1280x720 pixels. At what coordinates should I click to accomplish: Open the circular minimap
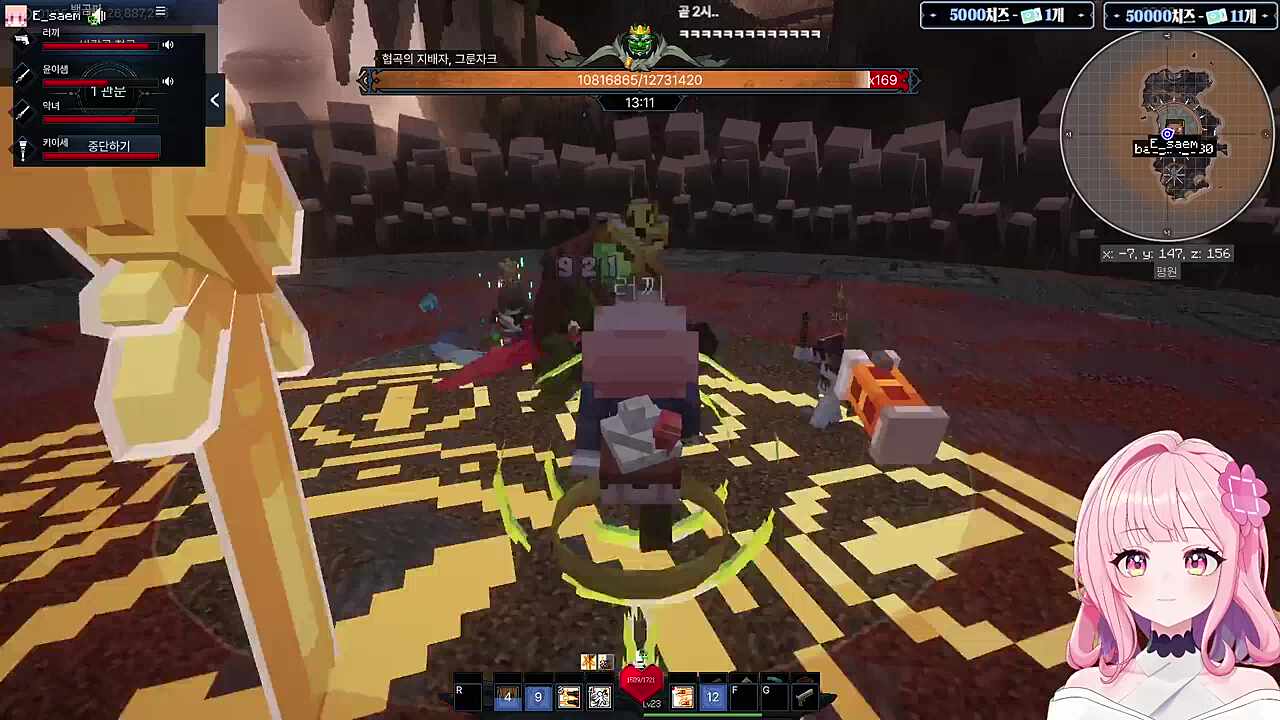point(1167,135)
